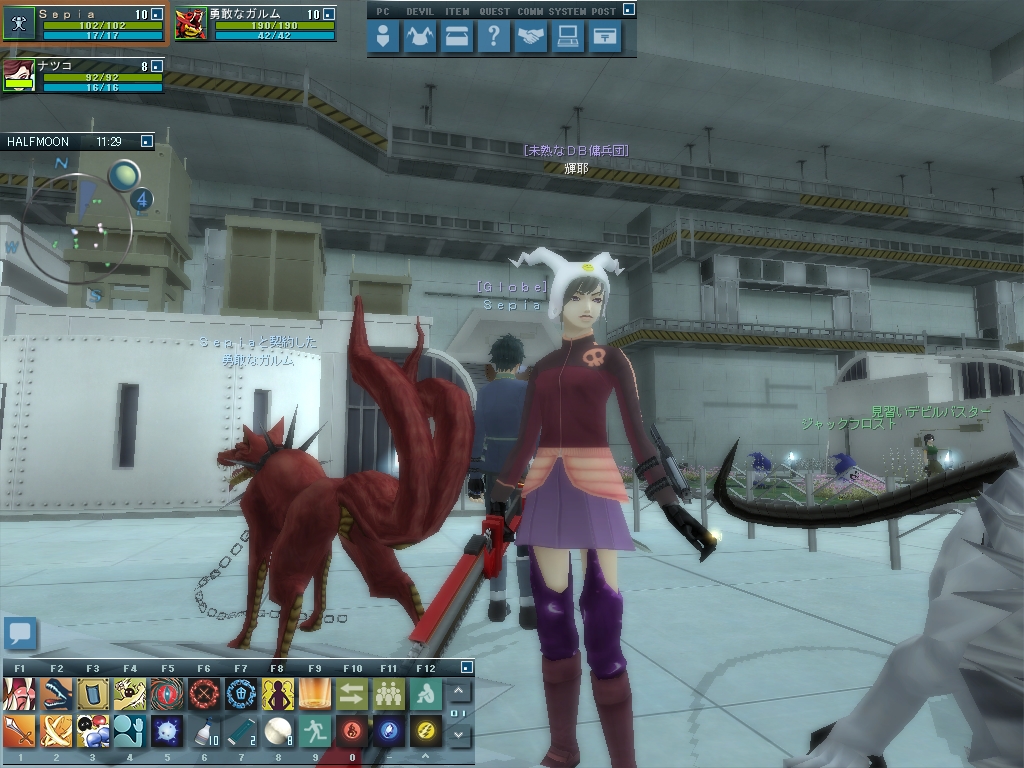
Task: Activate the yellow lightning skill
Action: pyautogui.click(x=426, y=732)
